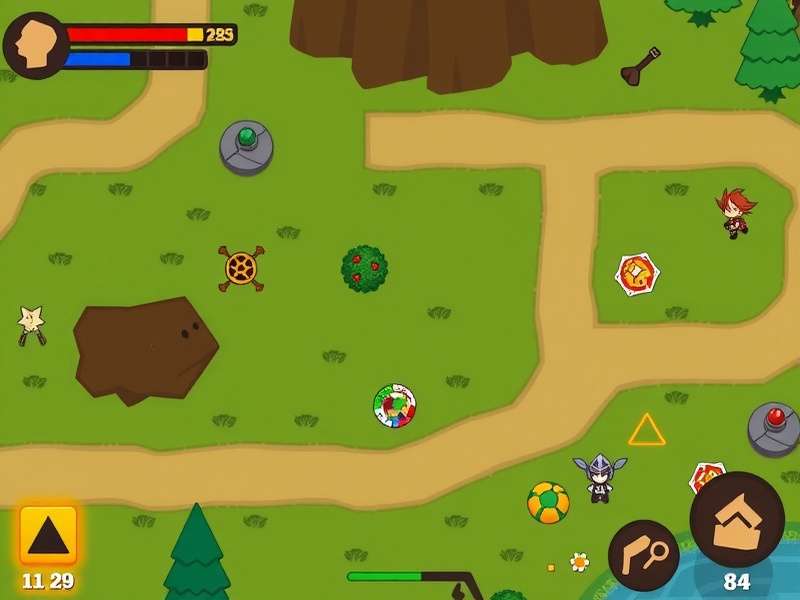Tap the house build button
The width and height of the screenshot is (800, 600).
pos(737,520)
